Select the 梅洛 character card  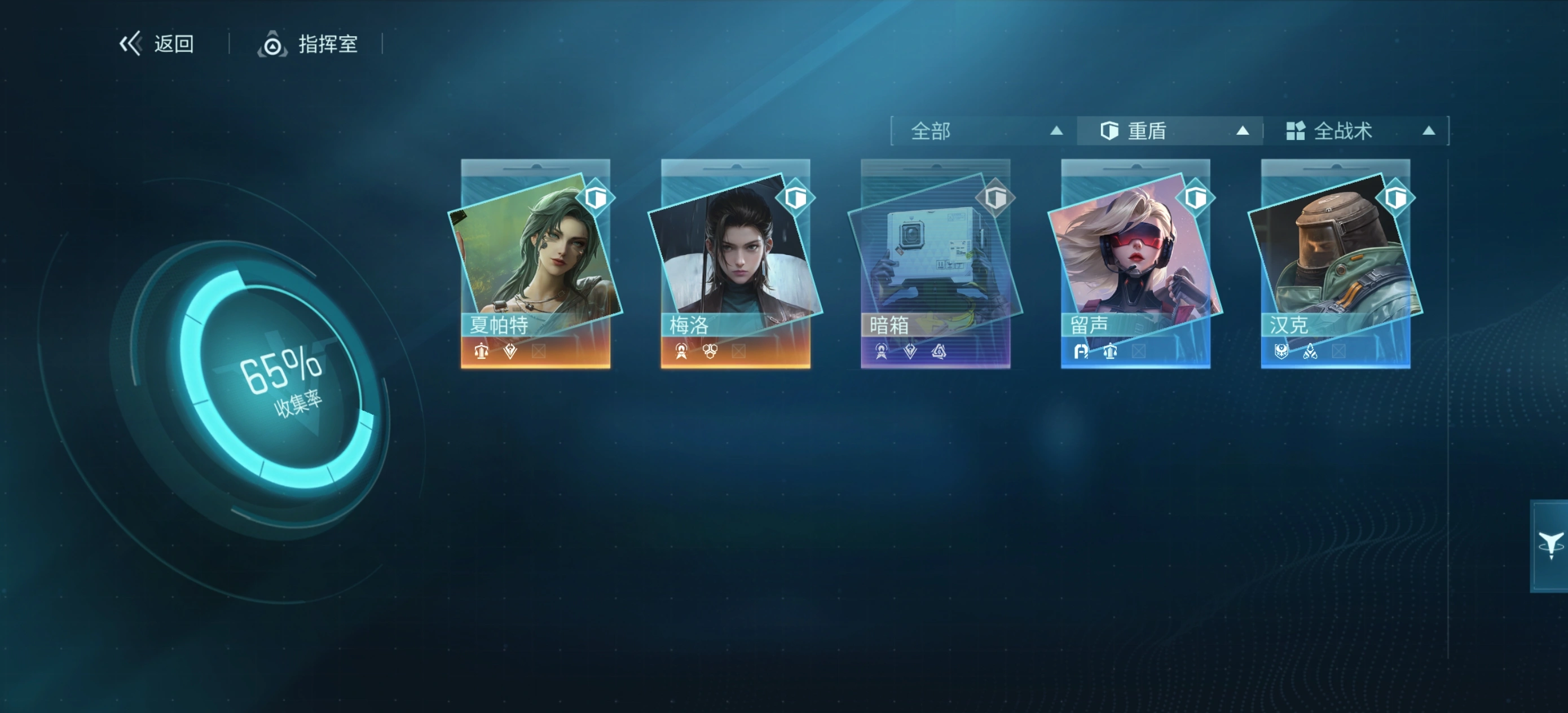pos(735,263)
